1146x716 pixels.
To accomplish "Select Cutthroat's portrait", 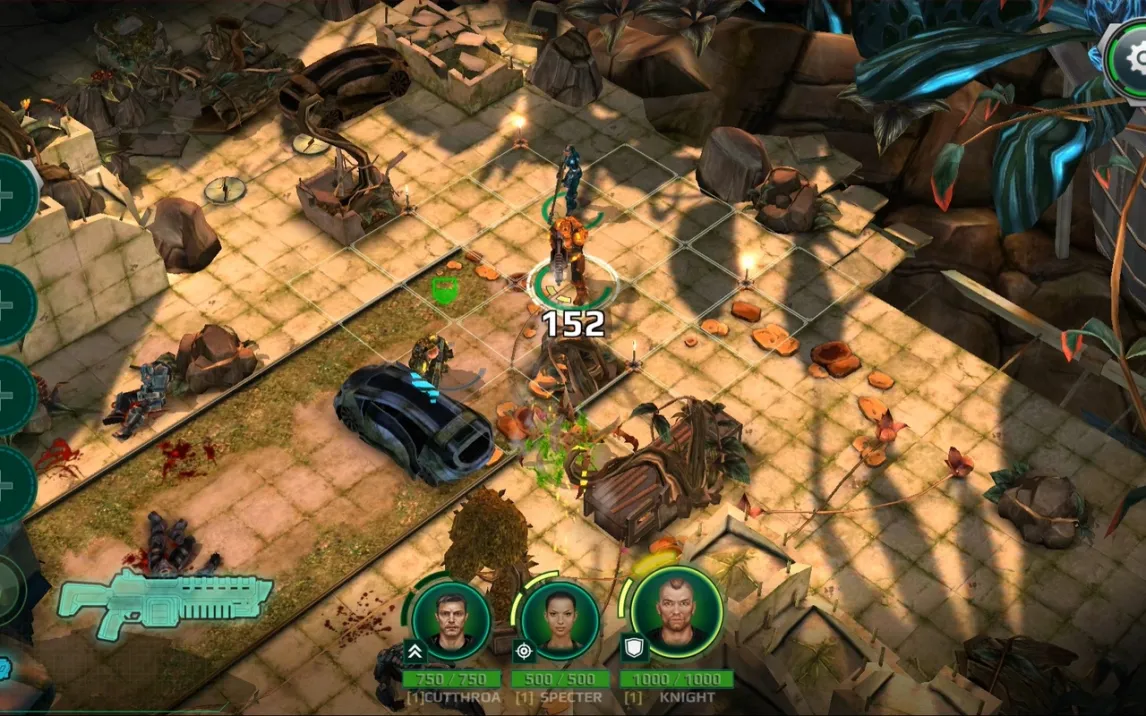I will (451, 620).
